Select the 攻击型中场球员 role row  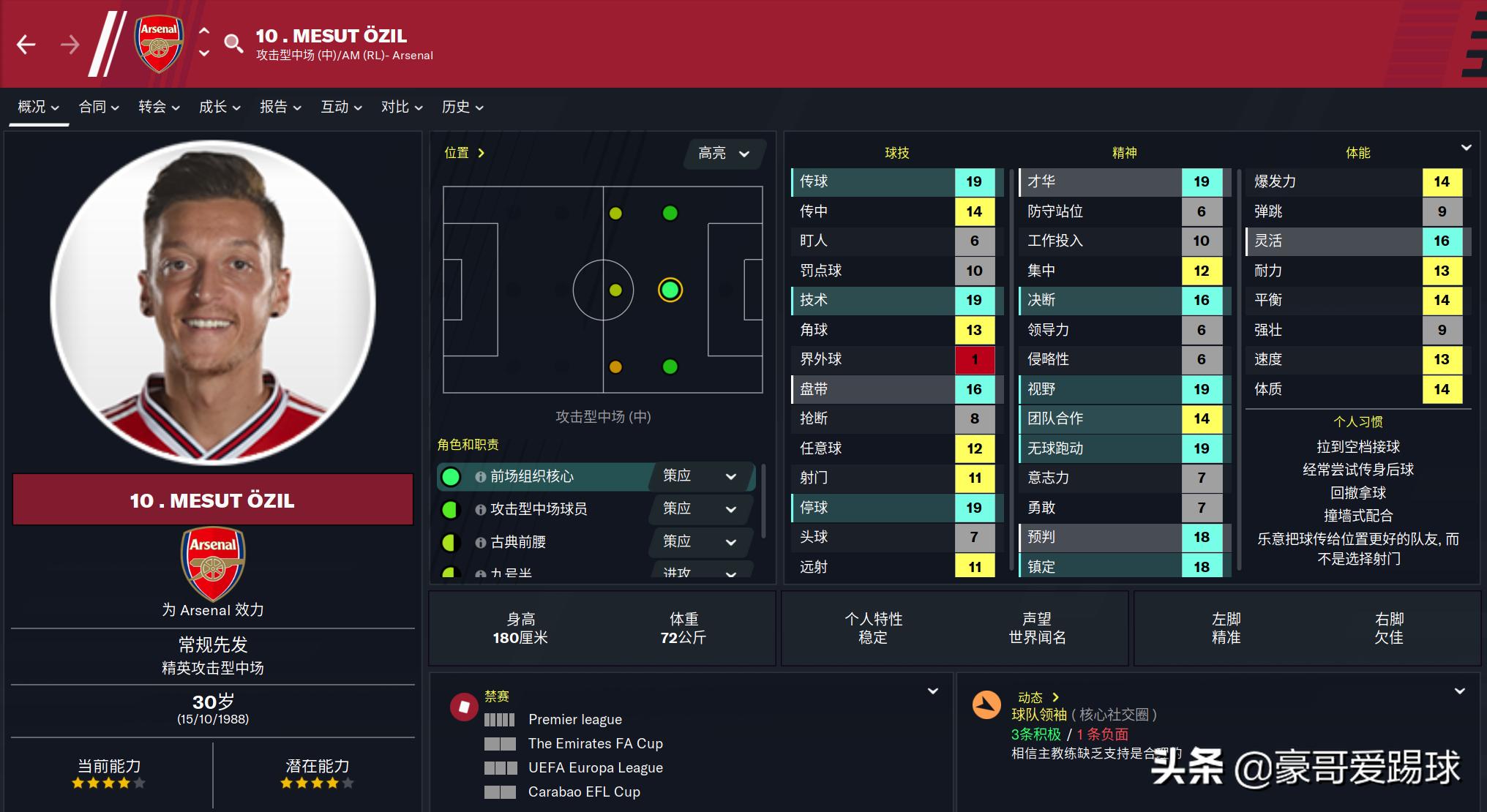[542, 509]
